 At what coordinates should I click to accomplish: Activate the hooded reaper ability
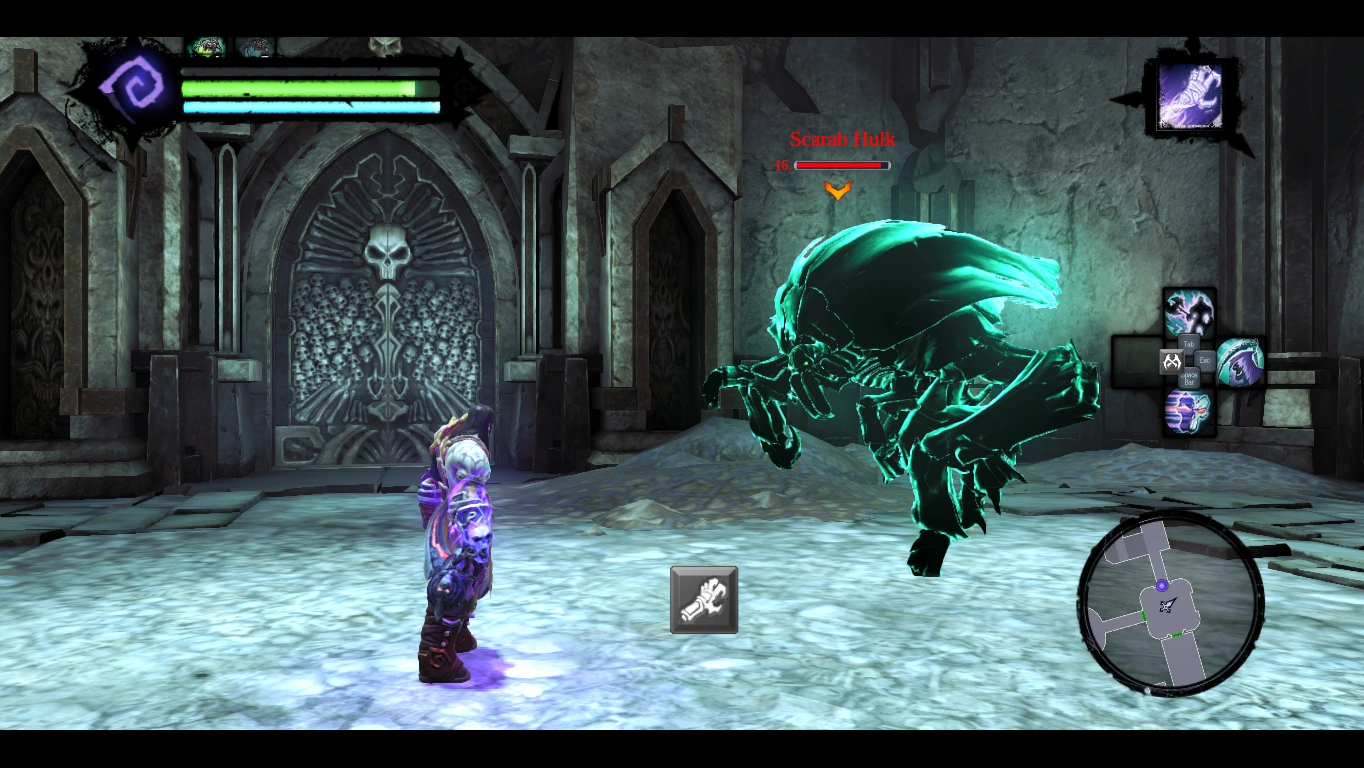[1240, 361]
